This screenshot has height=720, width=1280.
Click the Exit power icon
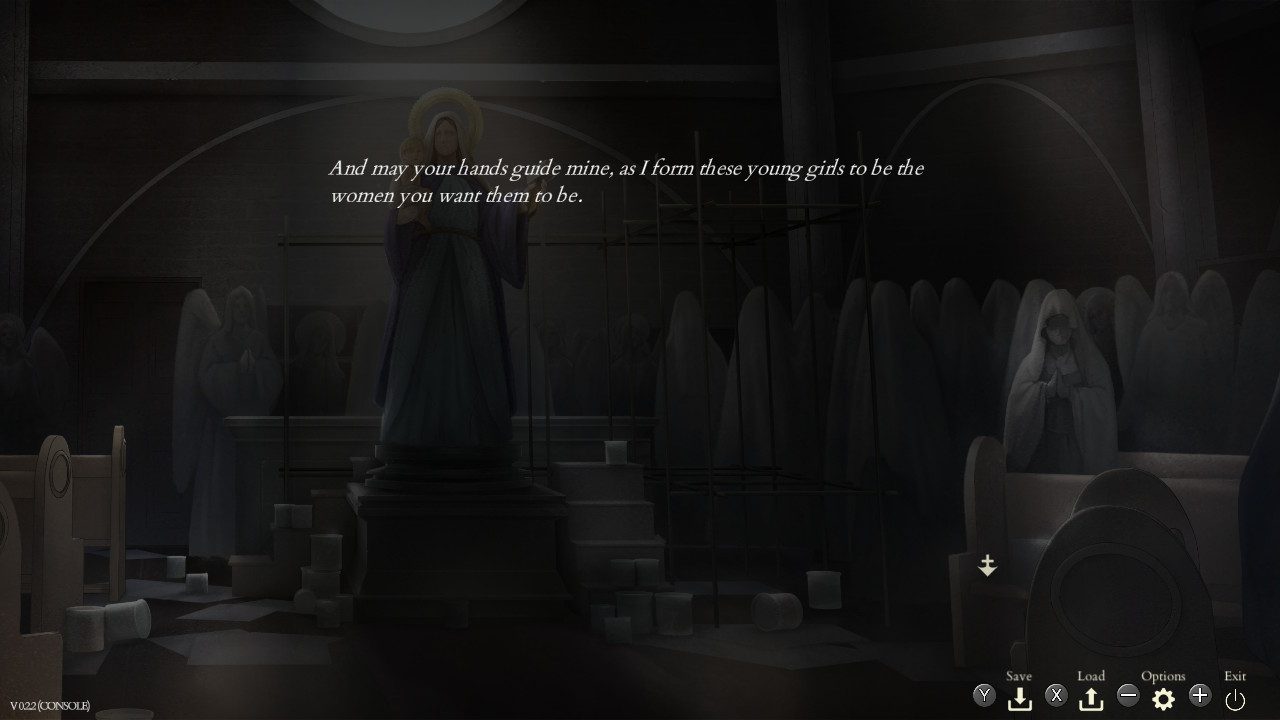[x=1235, y=695]
